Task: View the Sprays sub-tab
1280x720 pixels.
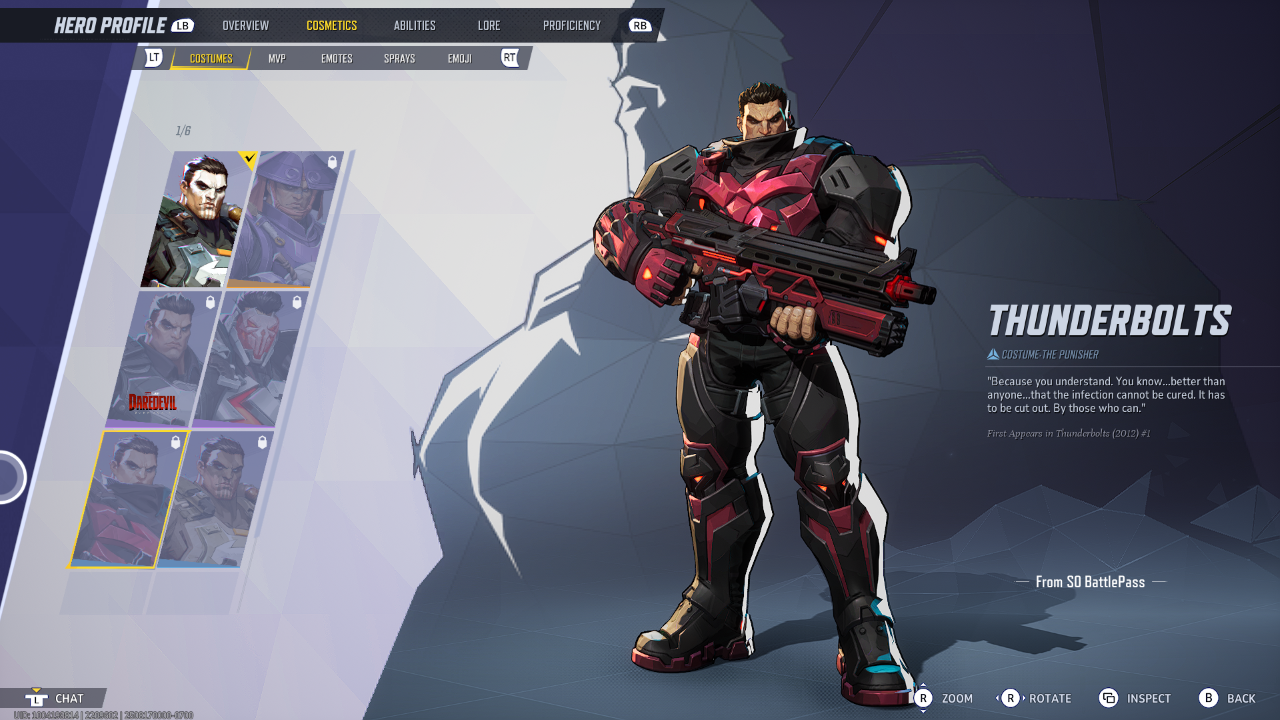Action: (x=399, y=59)
